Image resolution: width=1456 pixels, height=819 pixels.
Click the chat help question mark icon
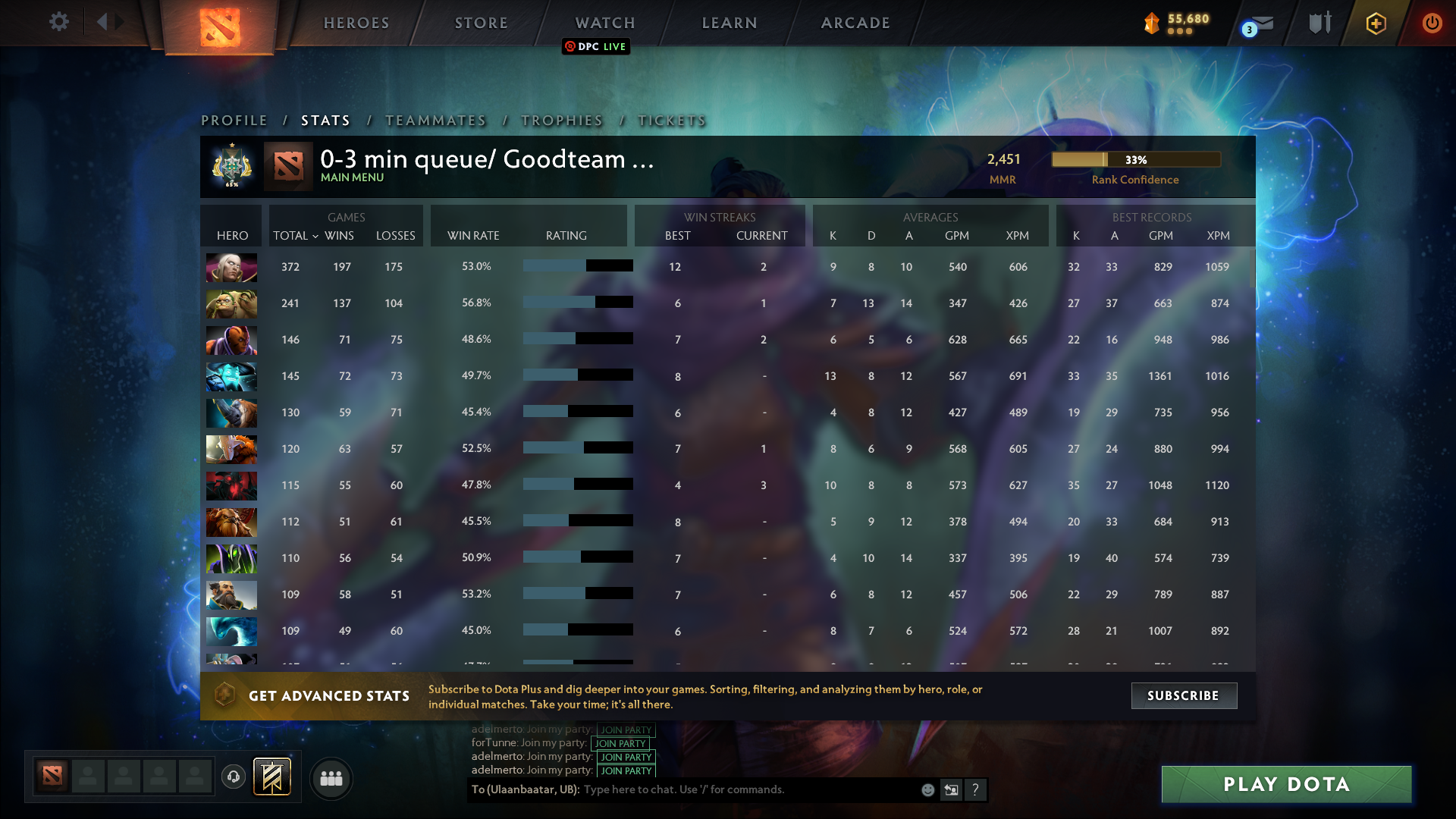(x=976, y=789)
